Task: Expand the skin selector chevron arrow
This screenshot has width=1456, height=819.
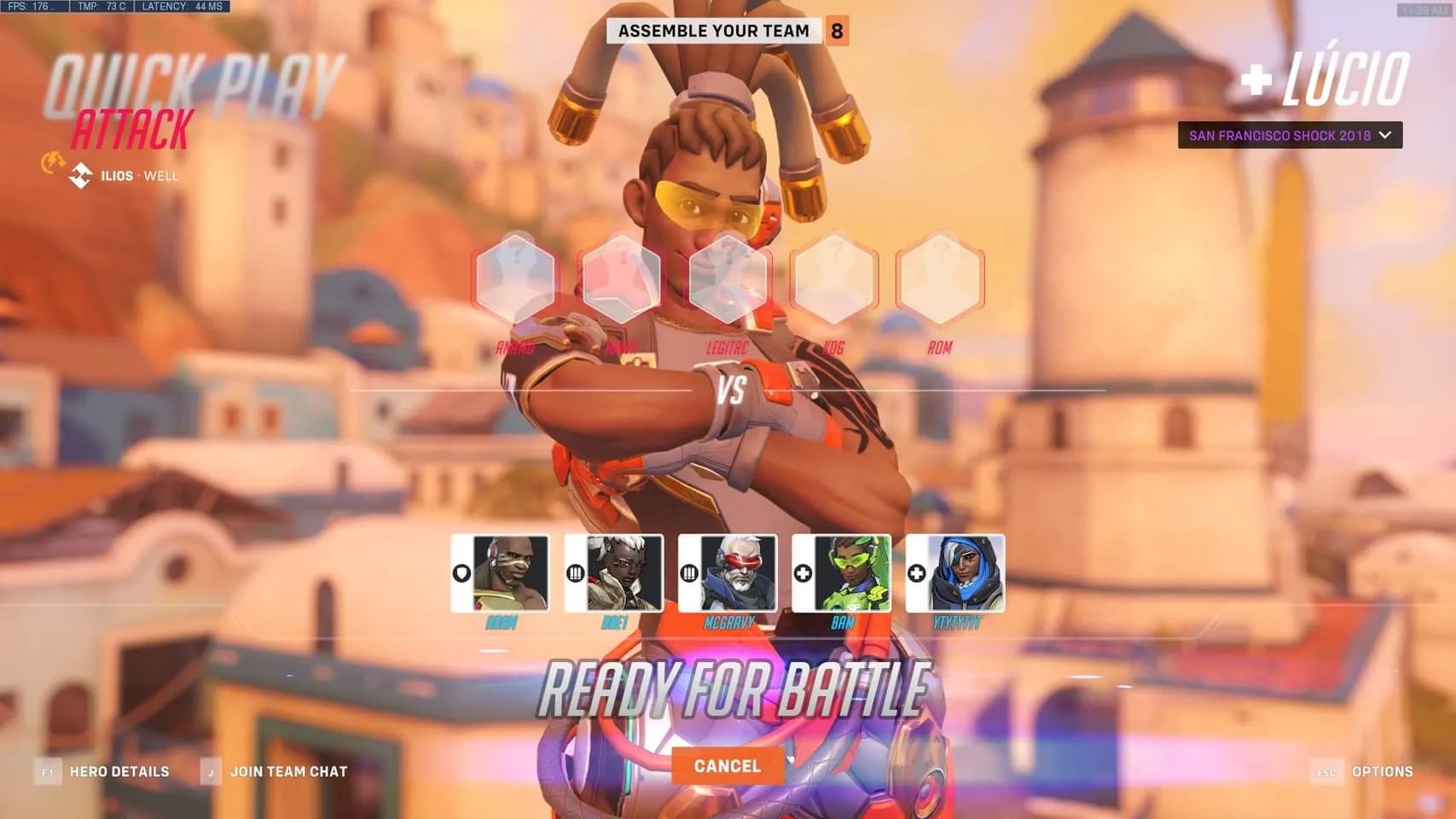Action: tap(1386, 135)
